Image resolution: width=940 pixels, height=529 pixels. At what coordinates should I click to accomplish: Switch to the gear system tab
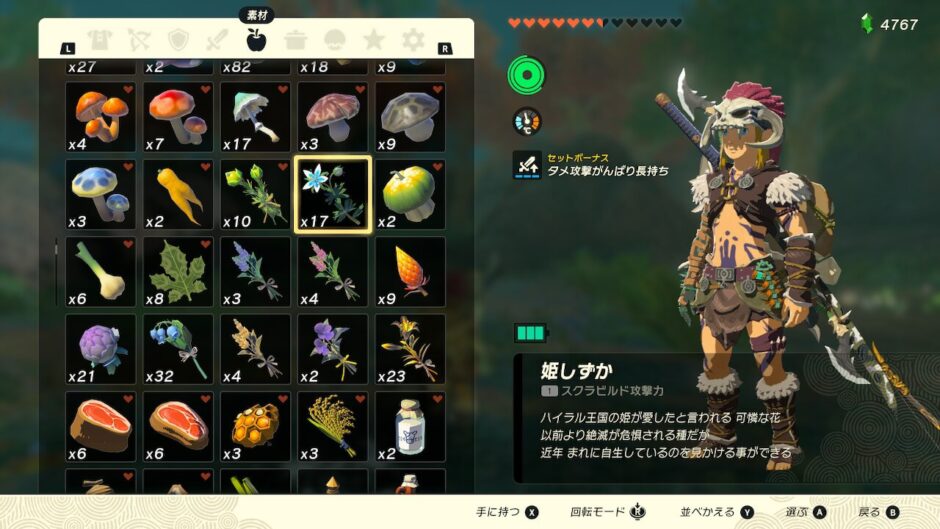(x=413, y=41)
